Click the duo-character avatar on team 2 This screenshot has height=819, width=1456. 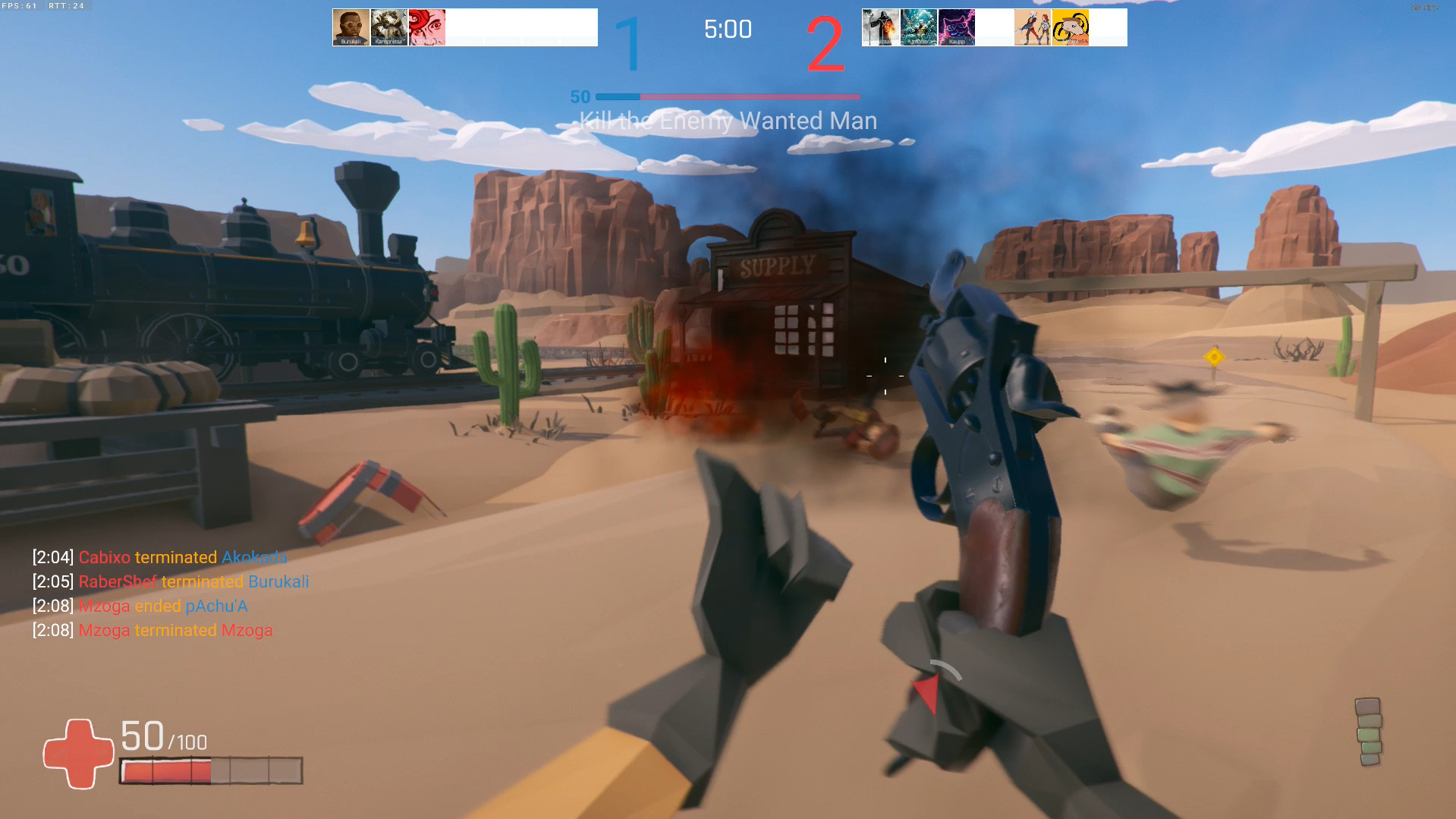pos(1033,27)
